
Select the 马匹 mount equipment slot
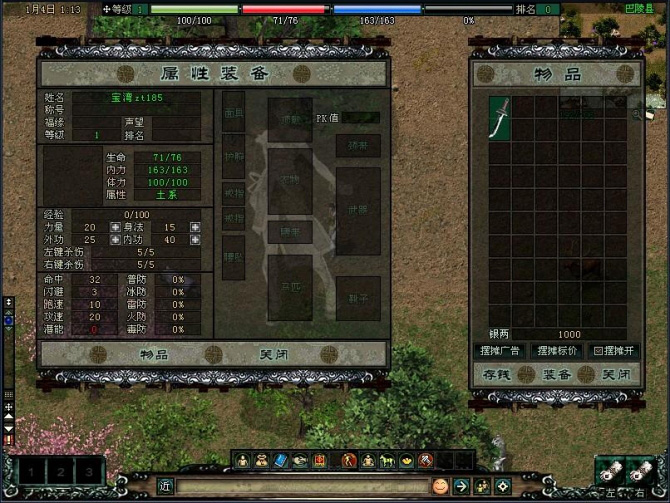click(x=289, y=286)
